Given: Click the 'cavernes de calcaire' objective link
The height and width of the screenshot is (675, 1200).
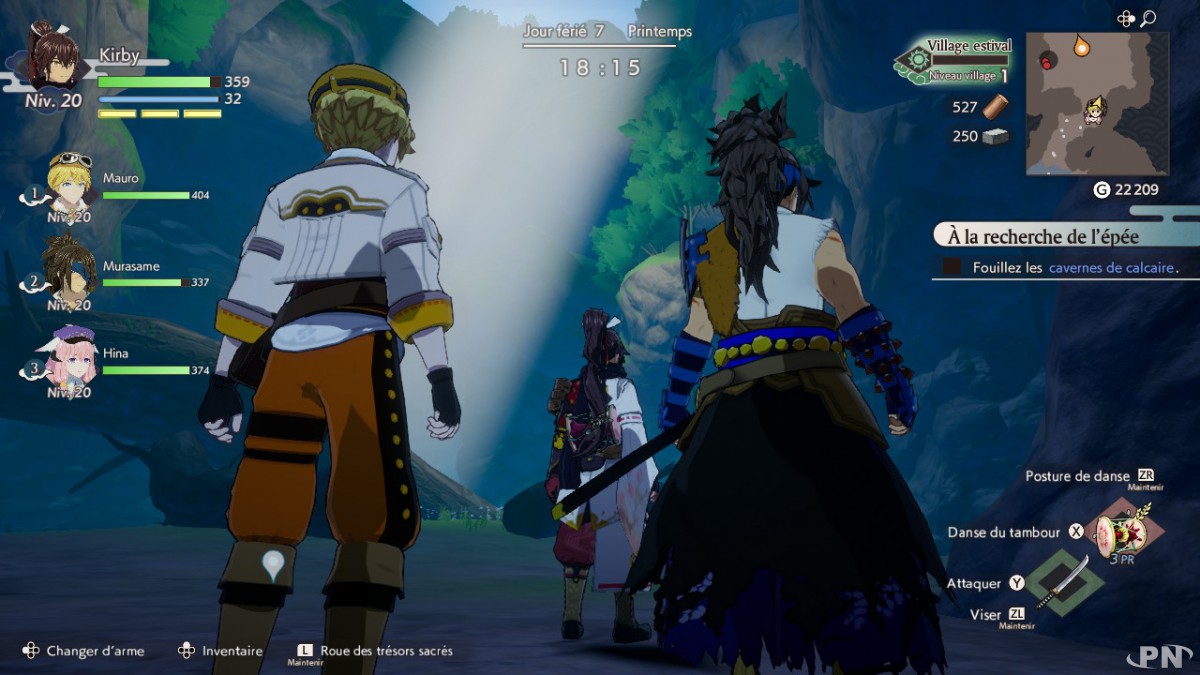Looking at the screenshot, I should click(1111, 268).
